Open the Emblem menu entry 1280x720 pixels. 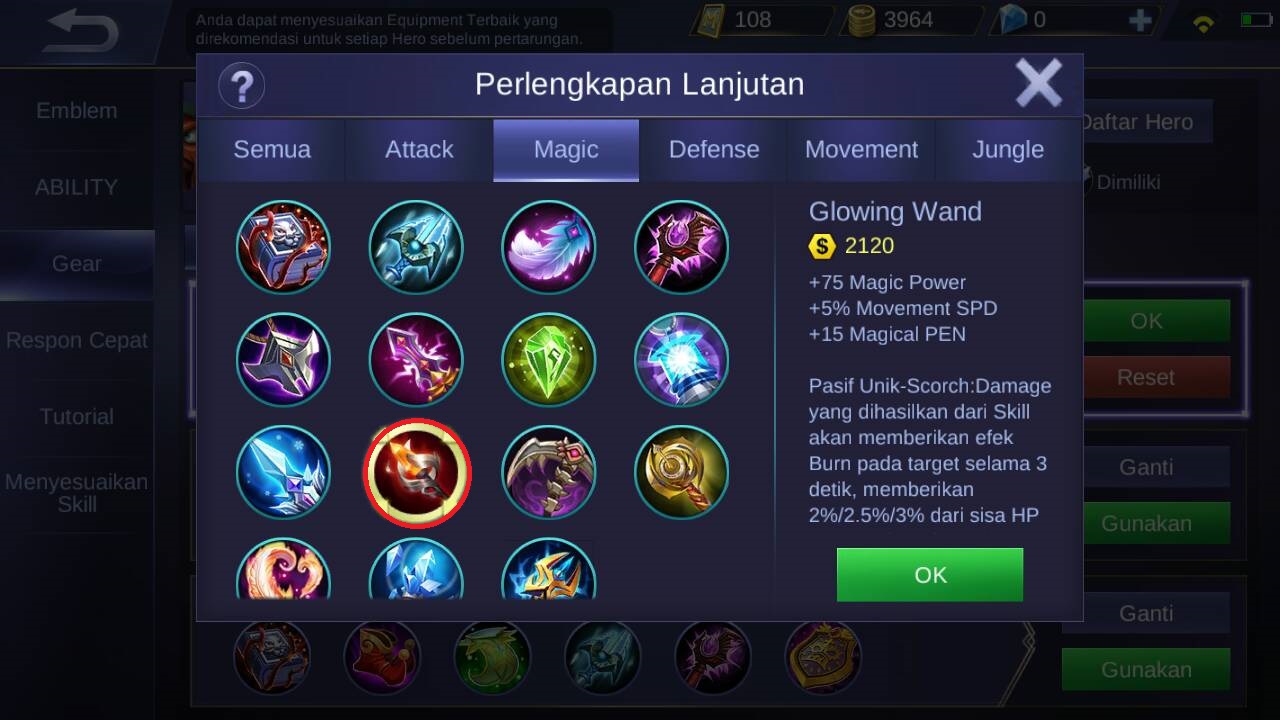tap(77, 111)
